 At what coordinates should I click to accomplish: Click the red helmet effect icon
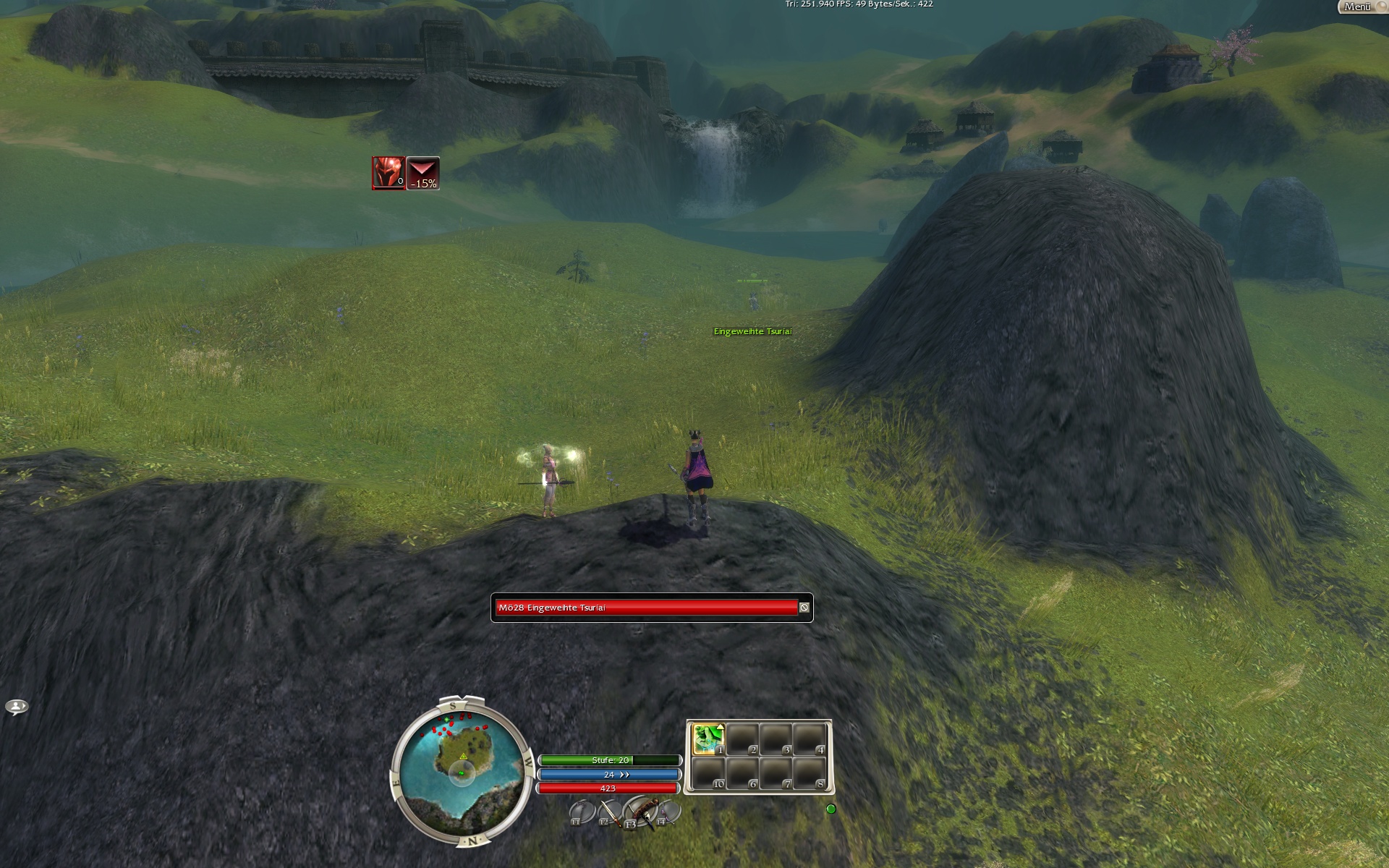click(388, 173)
